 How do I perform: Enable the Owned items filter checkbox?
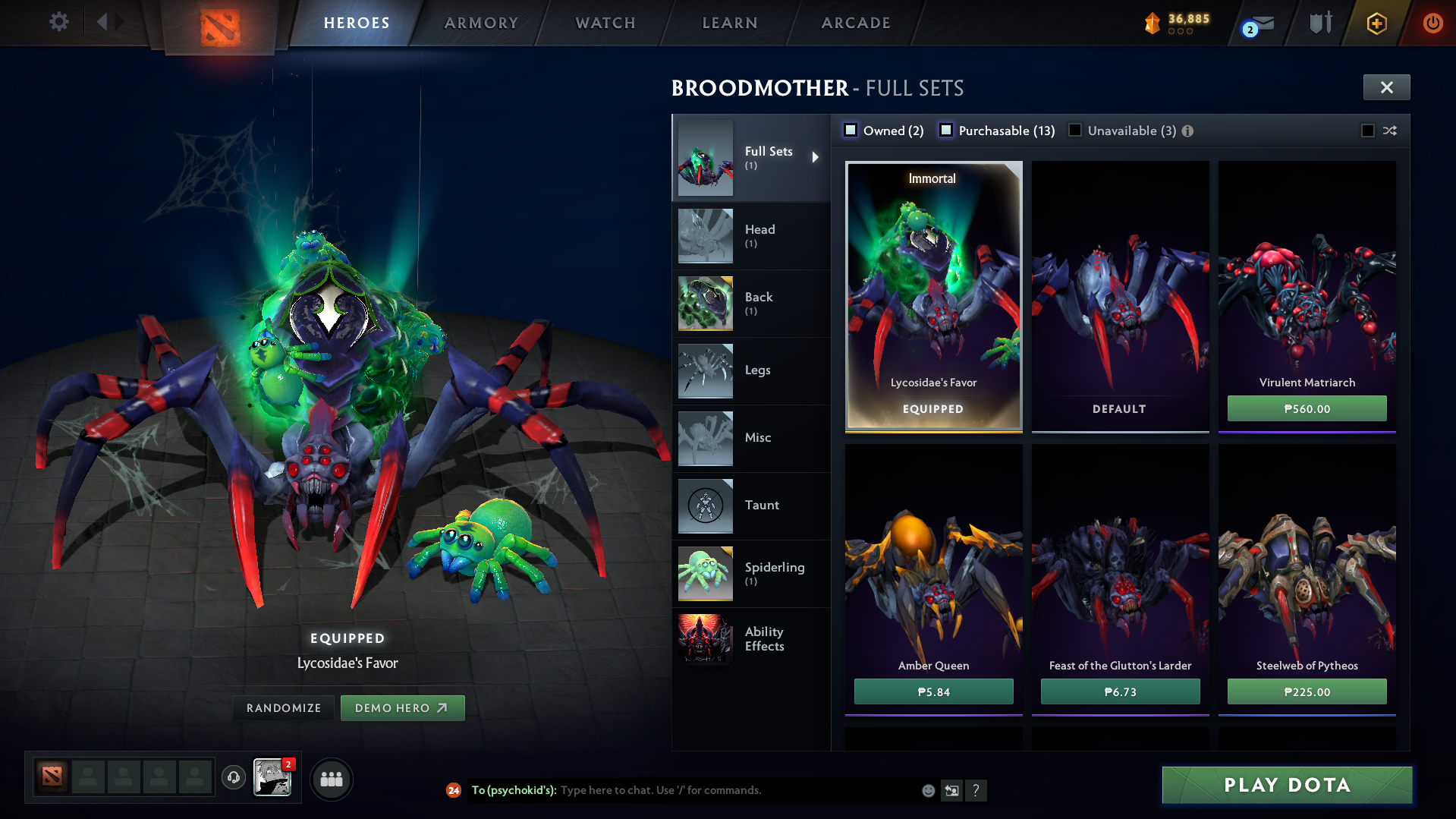coord(851,130)
